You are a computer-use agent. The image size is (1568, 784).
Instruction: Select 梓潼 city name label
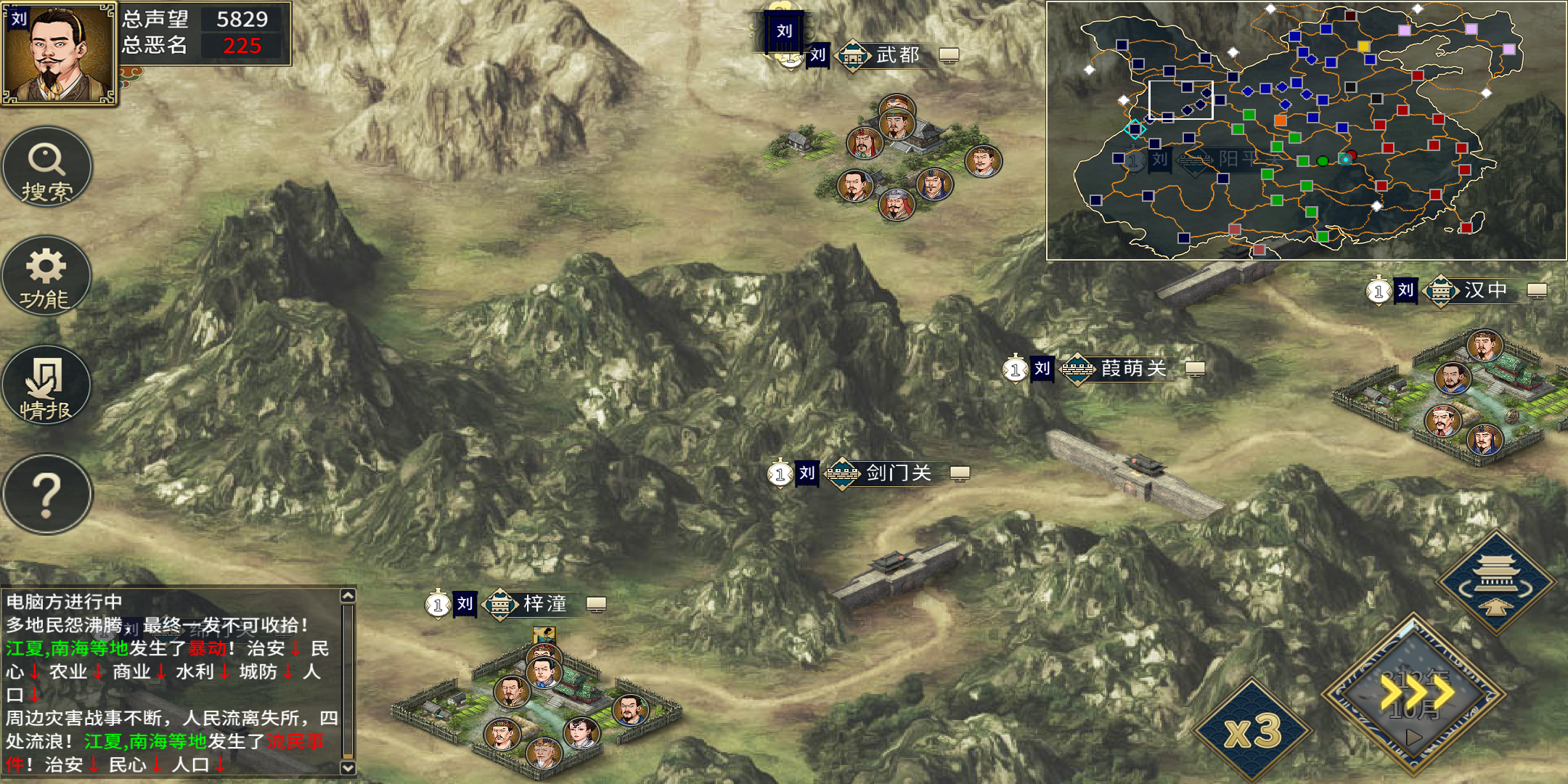click(544, 603)
